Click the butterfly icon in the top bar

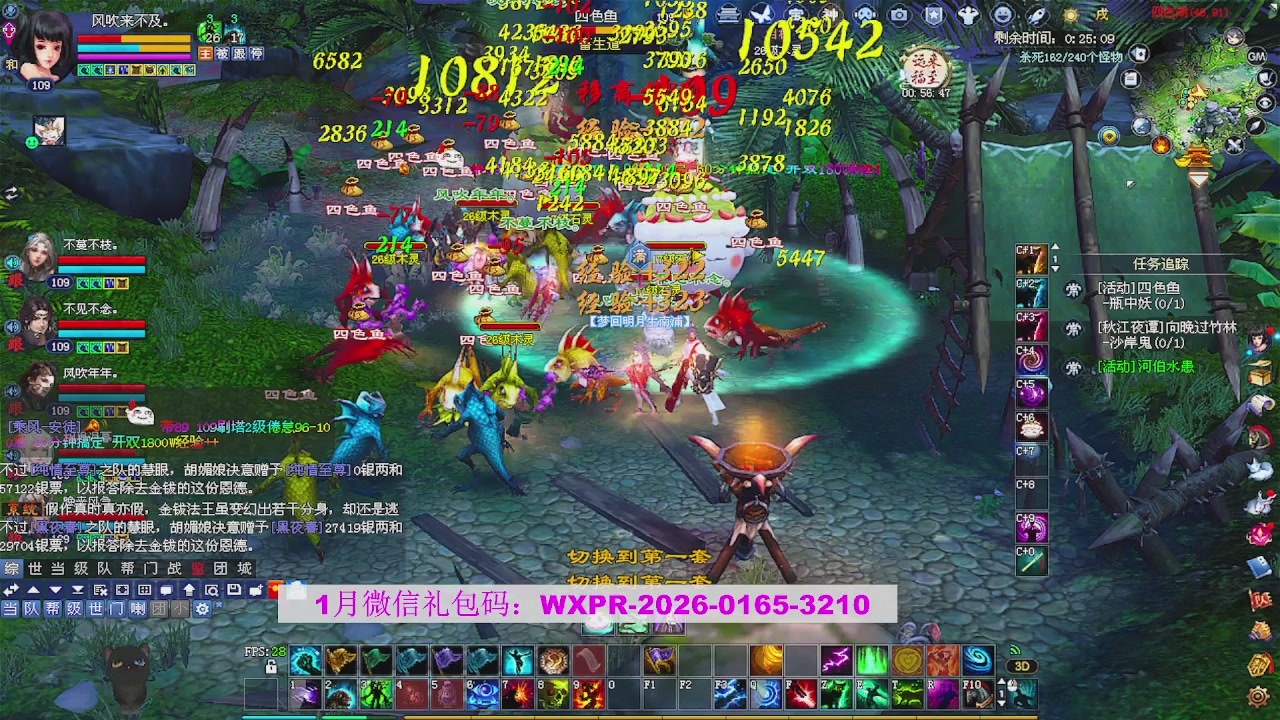click(762, 15)
